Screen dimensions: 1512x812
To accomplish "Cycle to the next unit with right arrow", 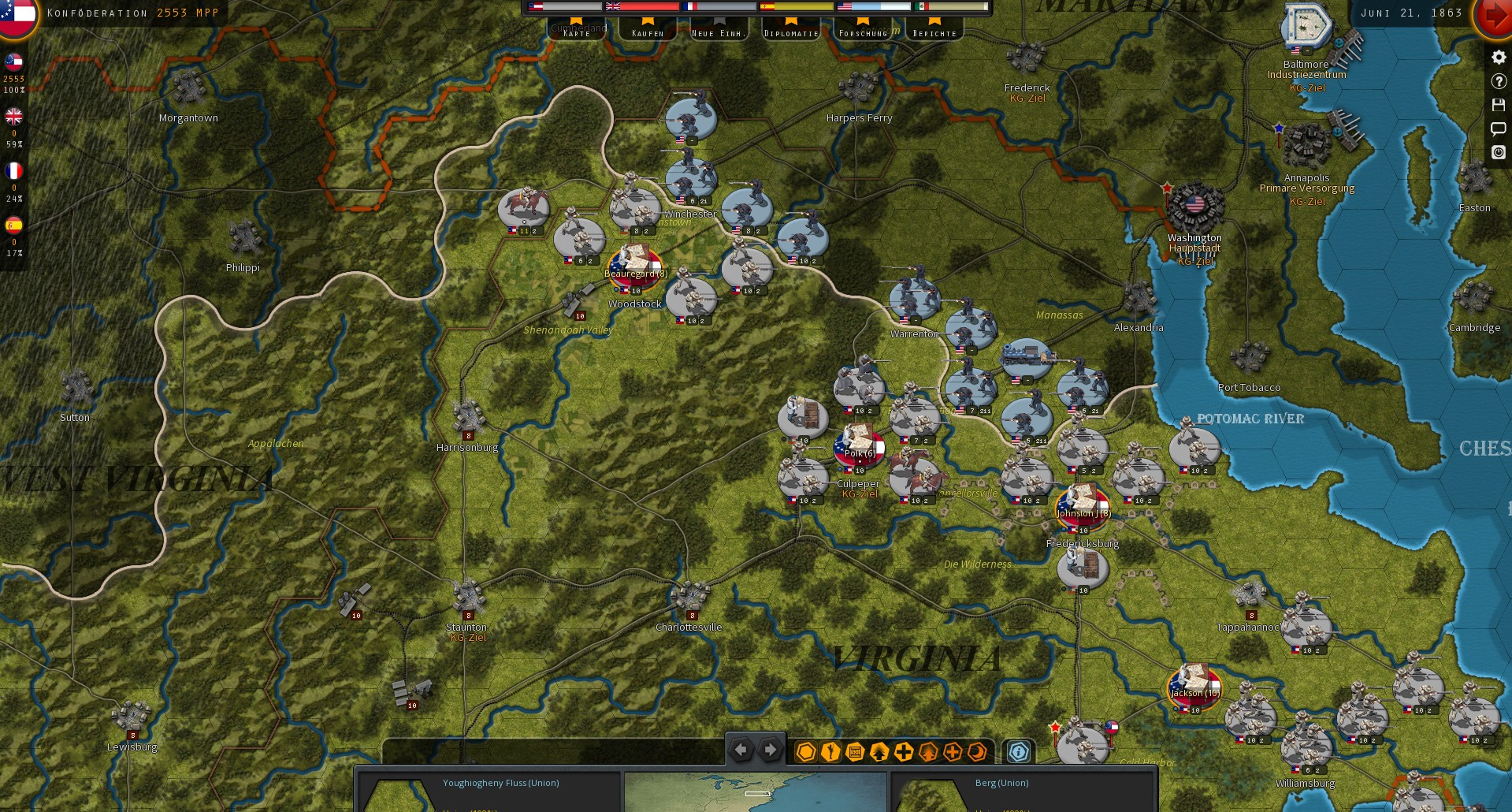I will 770,750.
